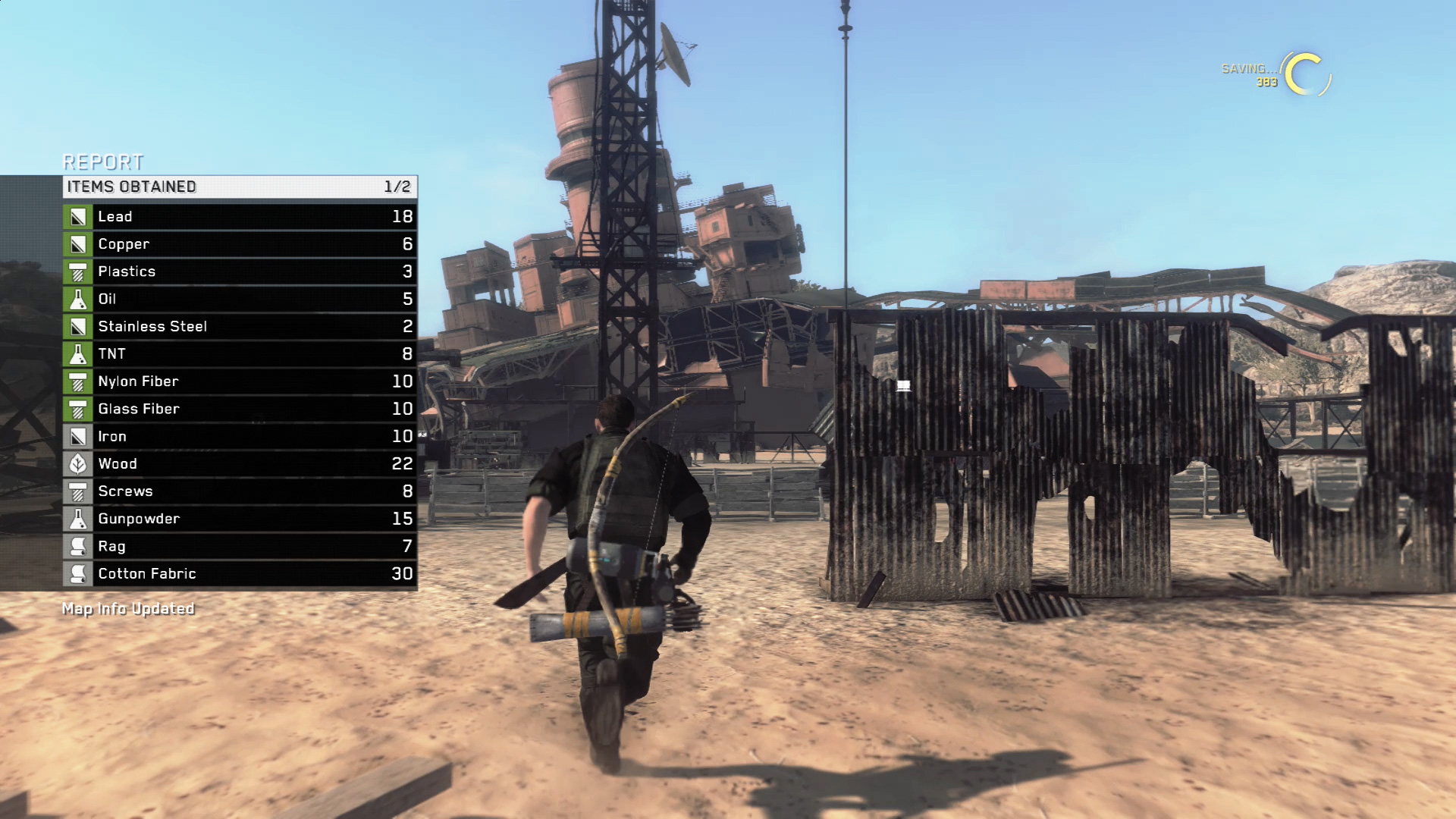Viewport: 1456px width, 819px height.
Task: Click the Items Obtained header bar
Action: pos(240,187)
